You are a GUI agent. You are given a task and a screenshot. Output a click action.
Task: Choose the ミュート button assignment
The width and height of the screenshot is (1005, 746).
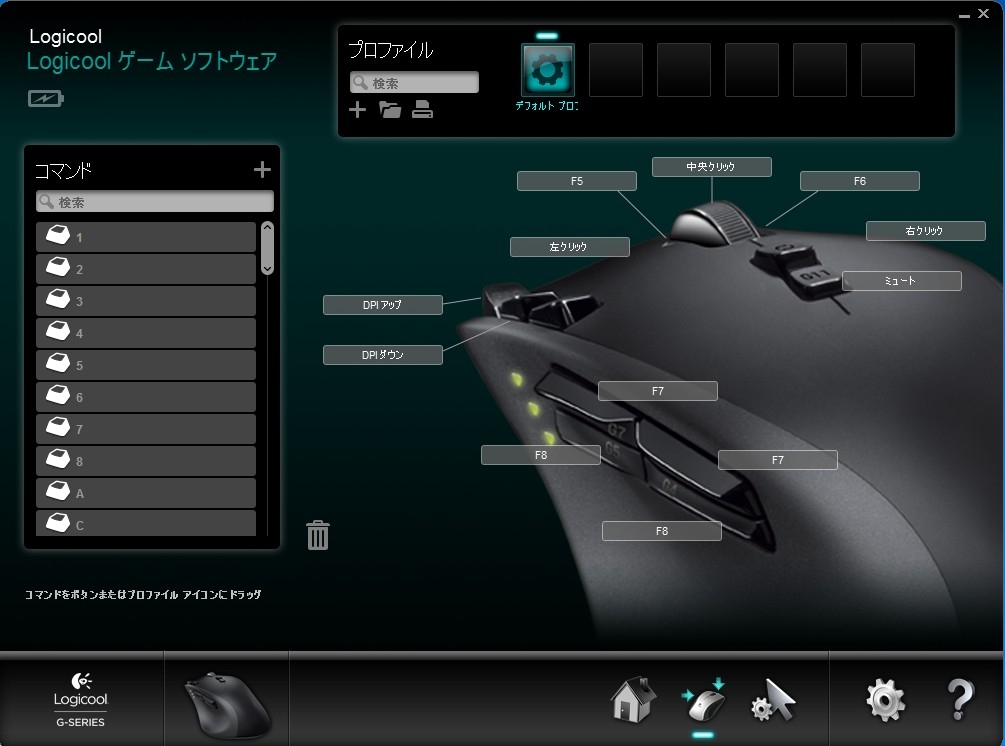[901, 281]
